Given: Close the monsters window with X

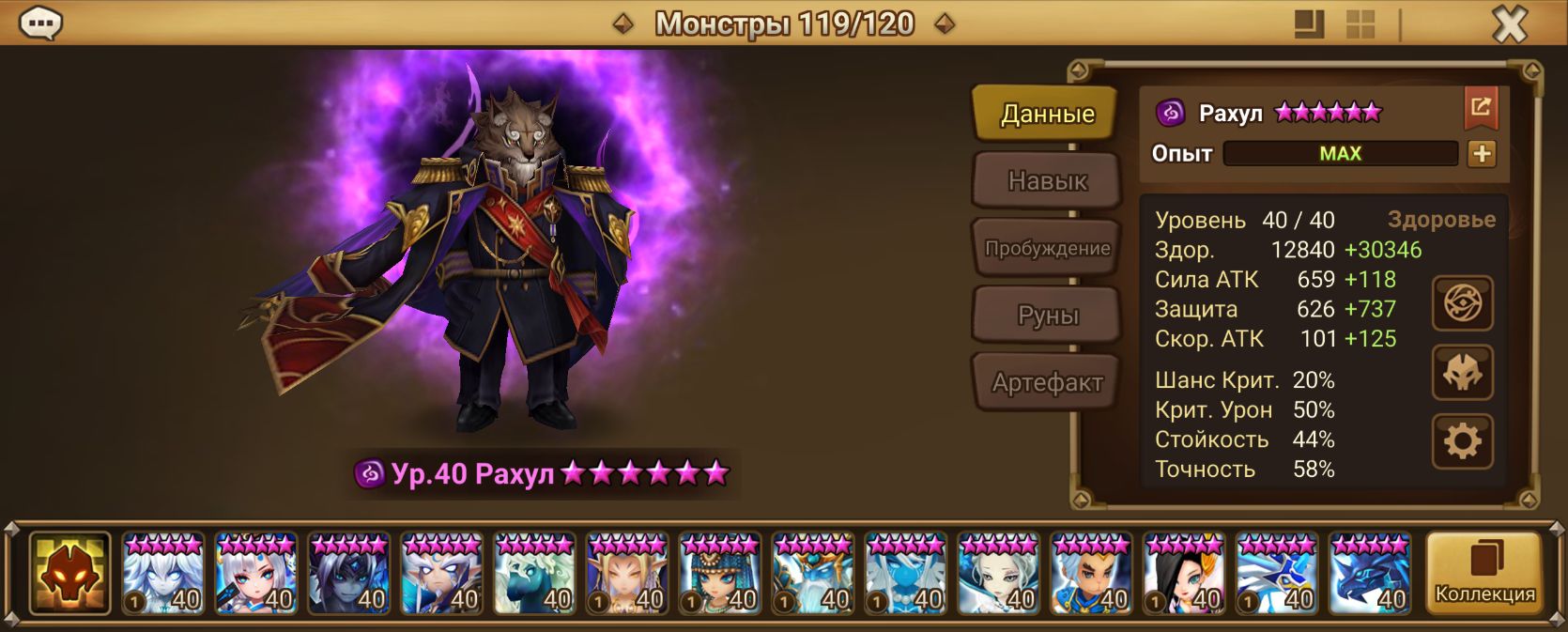Looking at the screenshot, I should click(1509, 24).
